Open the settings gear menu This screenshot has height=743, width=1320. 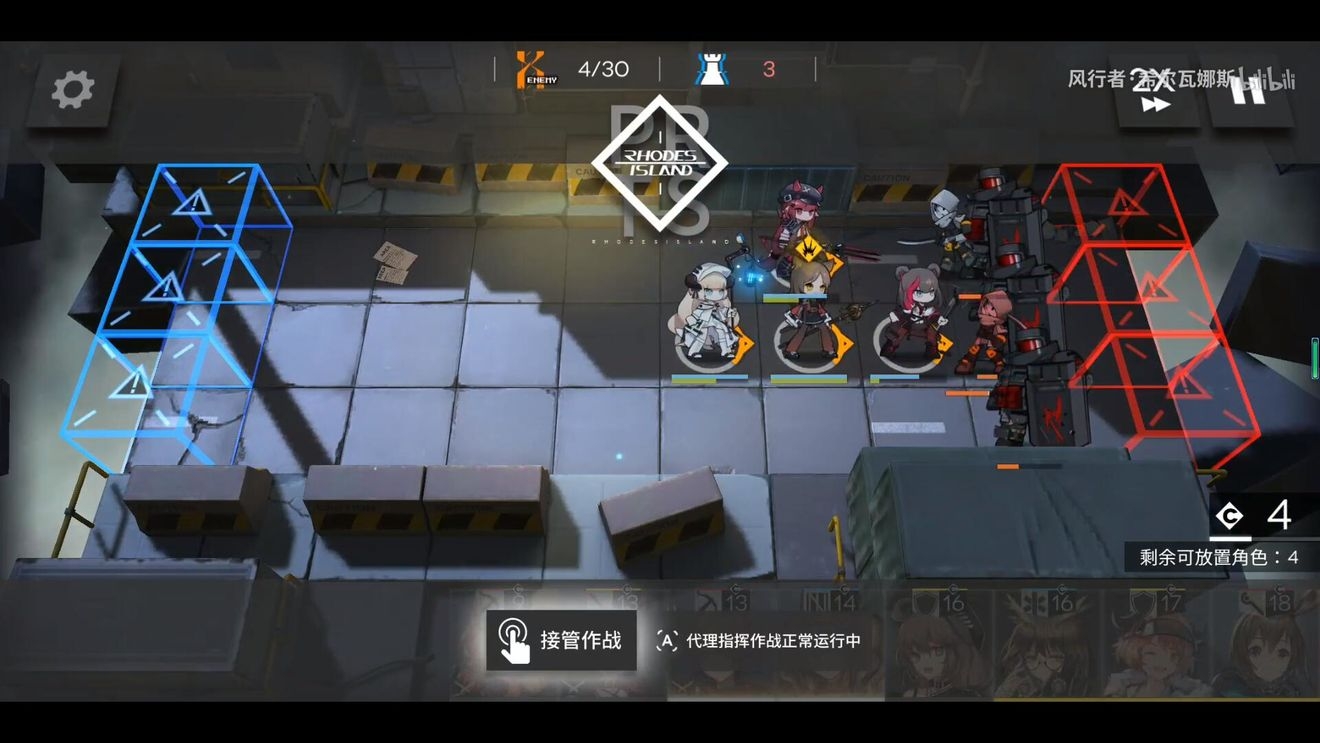pyautogui.click(x=72, y=91)
